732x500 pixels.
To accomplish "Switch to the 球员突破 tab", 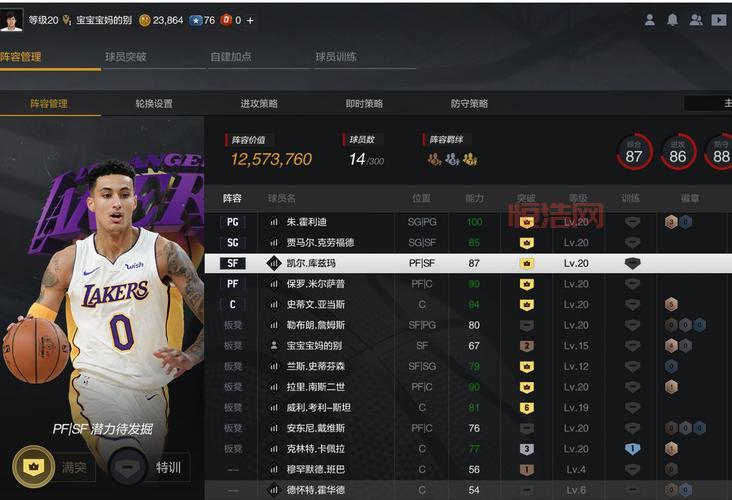I will (126, 57).
